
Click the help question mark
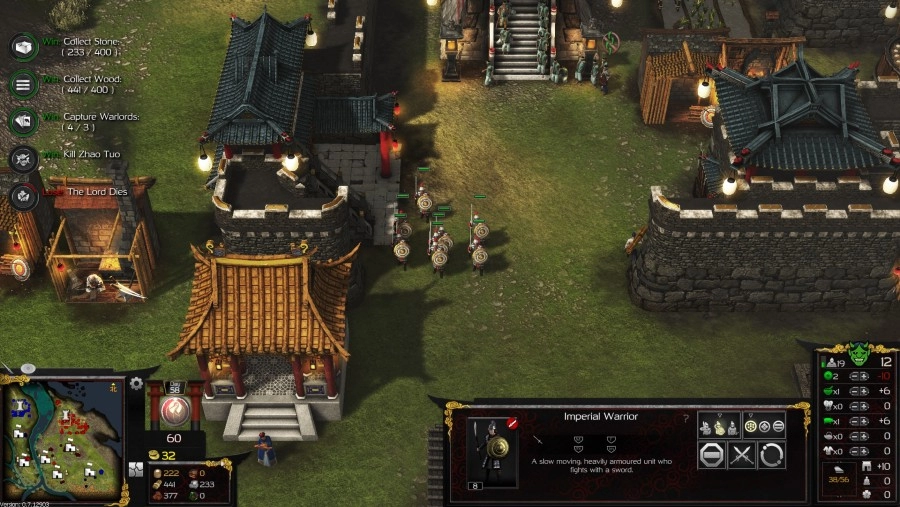685,418
